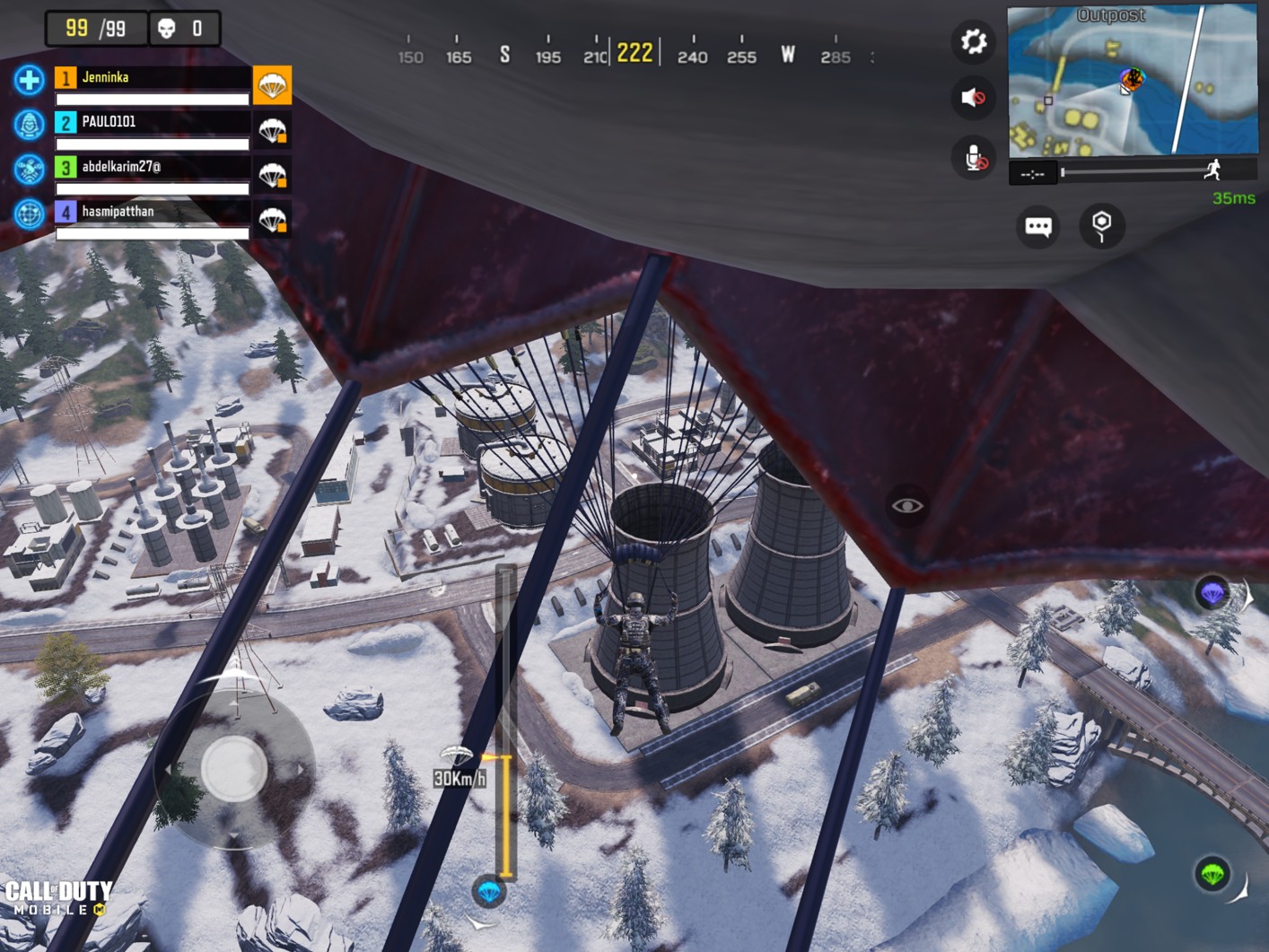Tap the blue parachute icon below altitude bar
The height and width of the screenshot is (952, 1269).
(x=489, y=891)
